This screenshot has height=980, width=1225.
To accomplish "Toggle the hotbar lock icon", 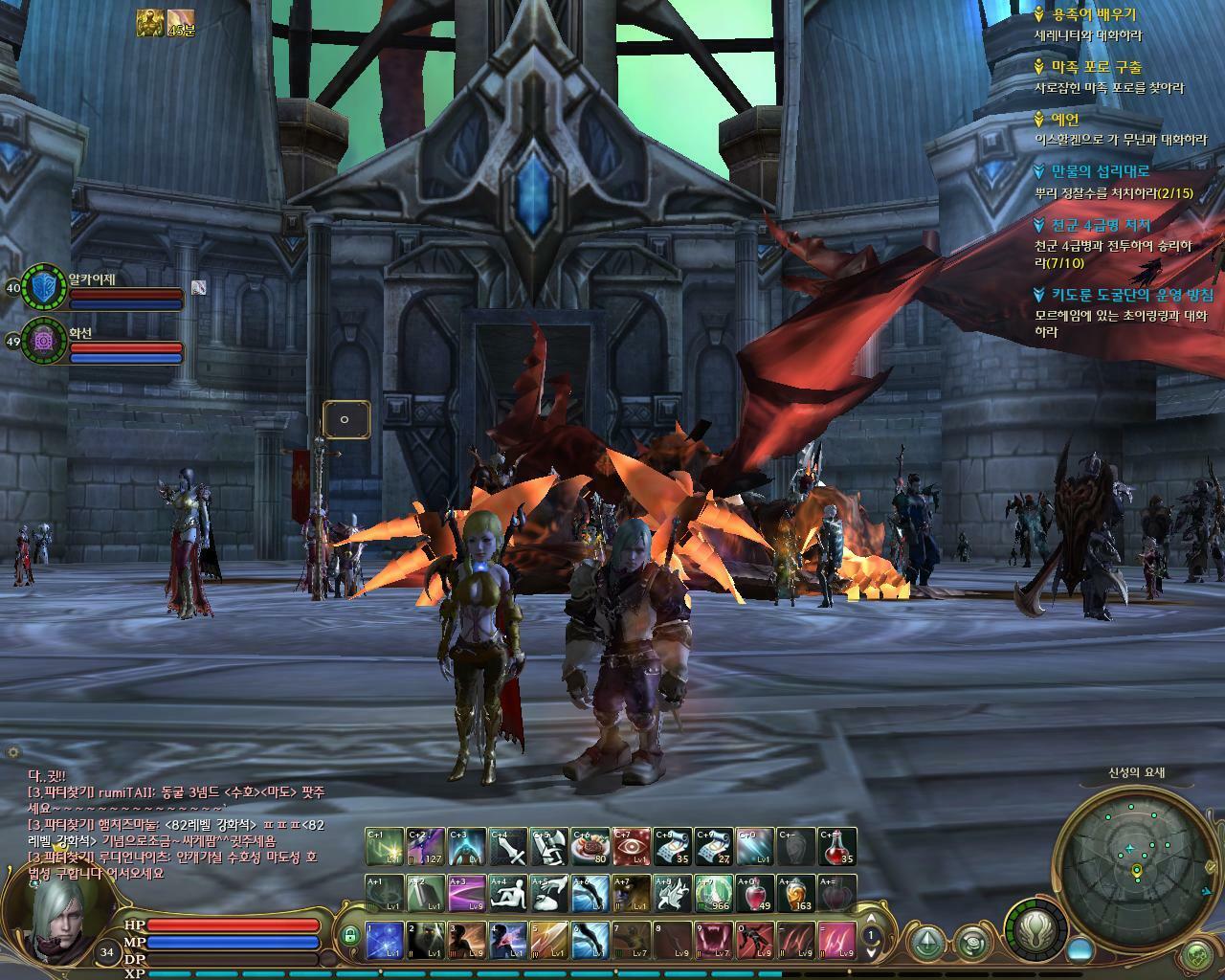I will click(350, 935).
